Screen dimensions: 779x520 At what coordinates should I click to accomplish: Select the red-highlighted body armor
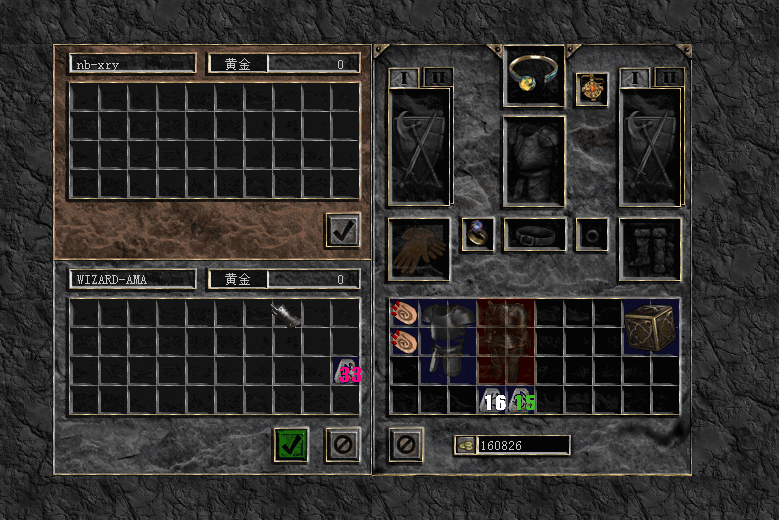[506, 342]
